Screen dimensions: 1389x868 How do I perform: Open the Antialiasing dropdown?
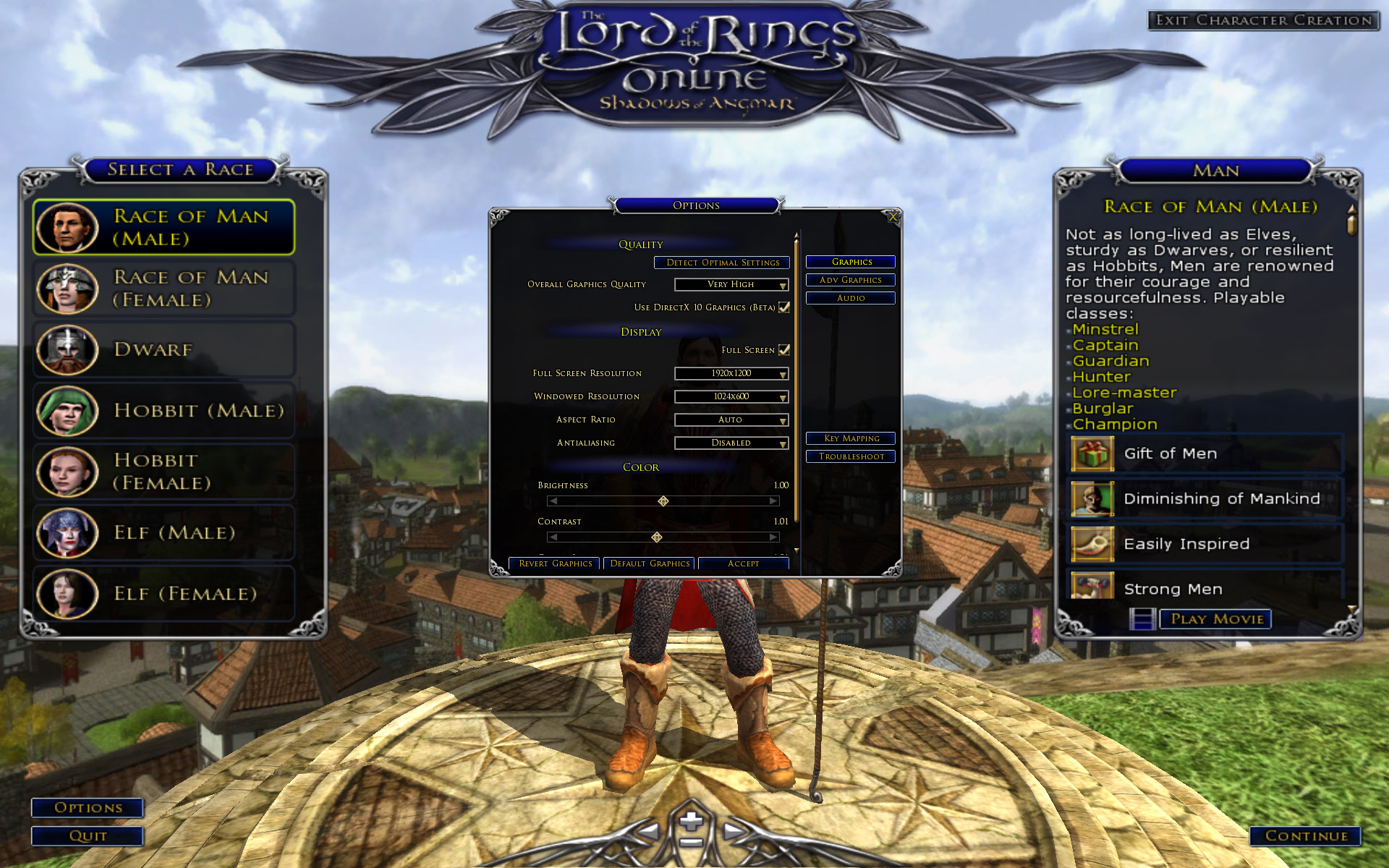tap(731, 443)
